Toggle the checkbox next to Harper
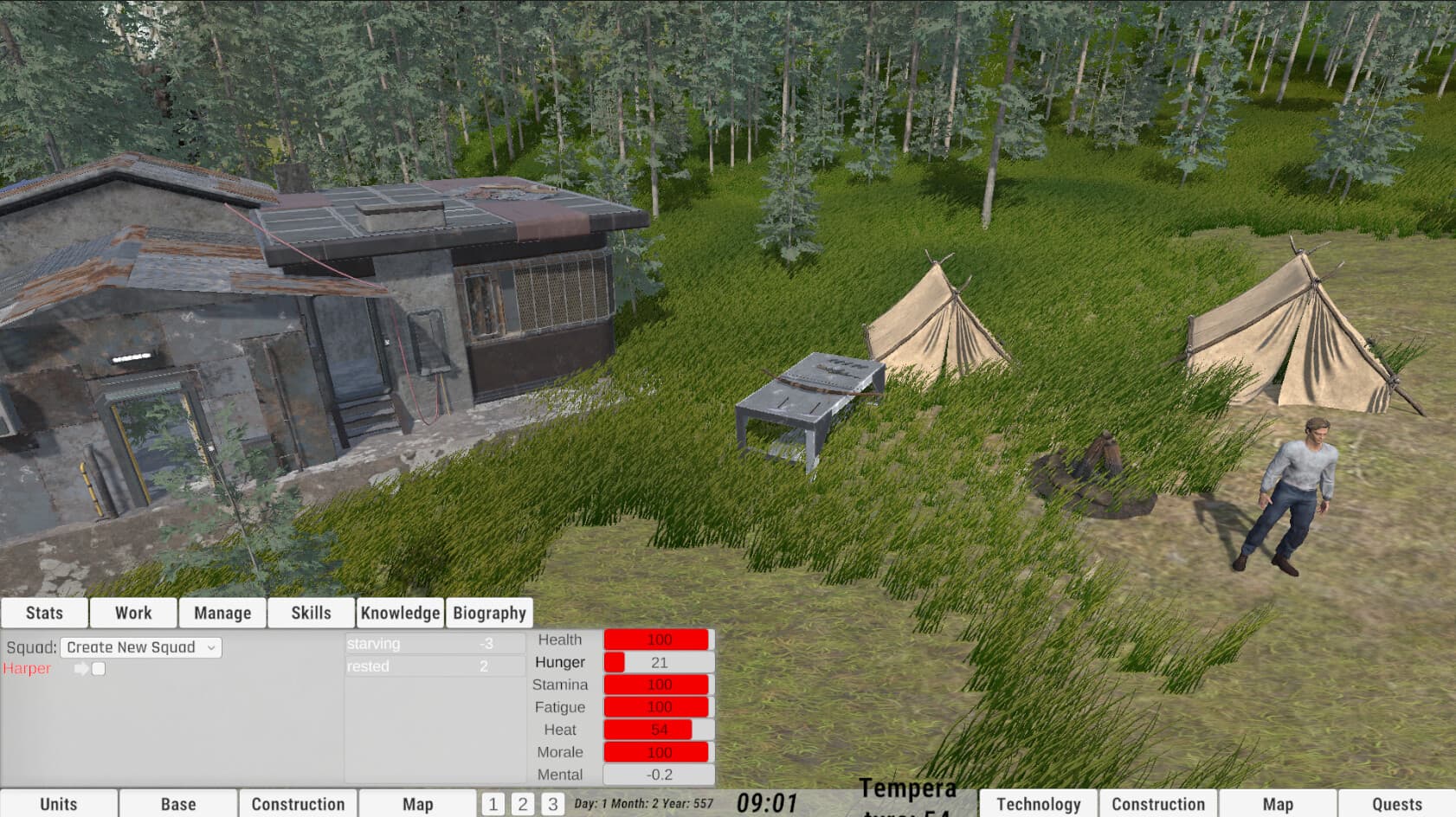The width and height of the screenshot is (1456, 817). pyautogui.click(x=99, y=667)
